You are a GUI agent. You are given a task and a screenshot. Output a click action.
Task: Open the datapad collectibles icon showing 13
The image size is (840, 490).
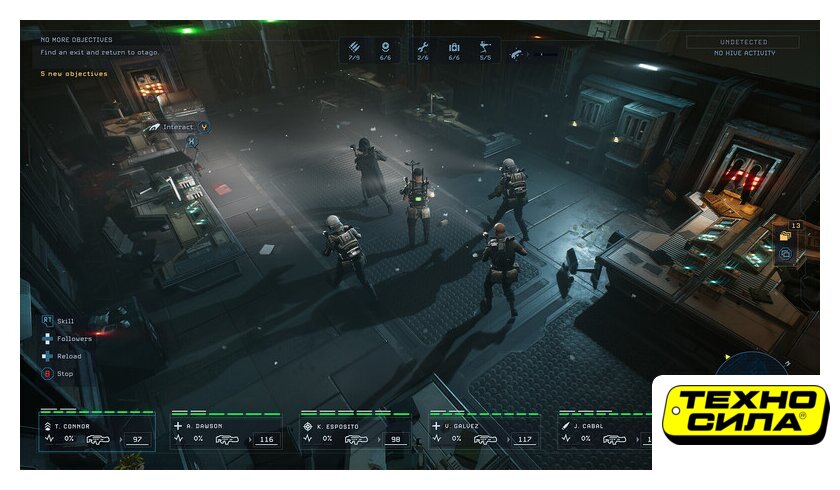point(786,236)
